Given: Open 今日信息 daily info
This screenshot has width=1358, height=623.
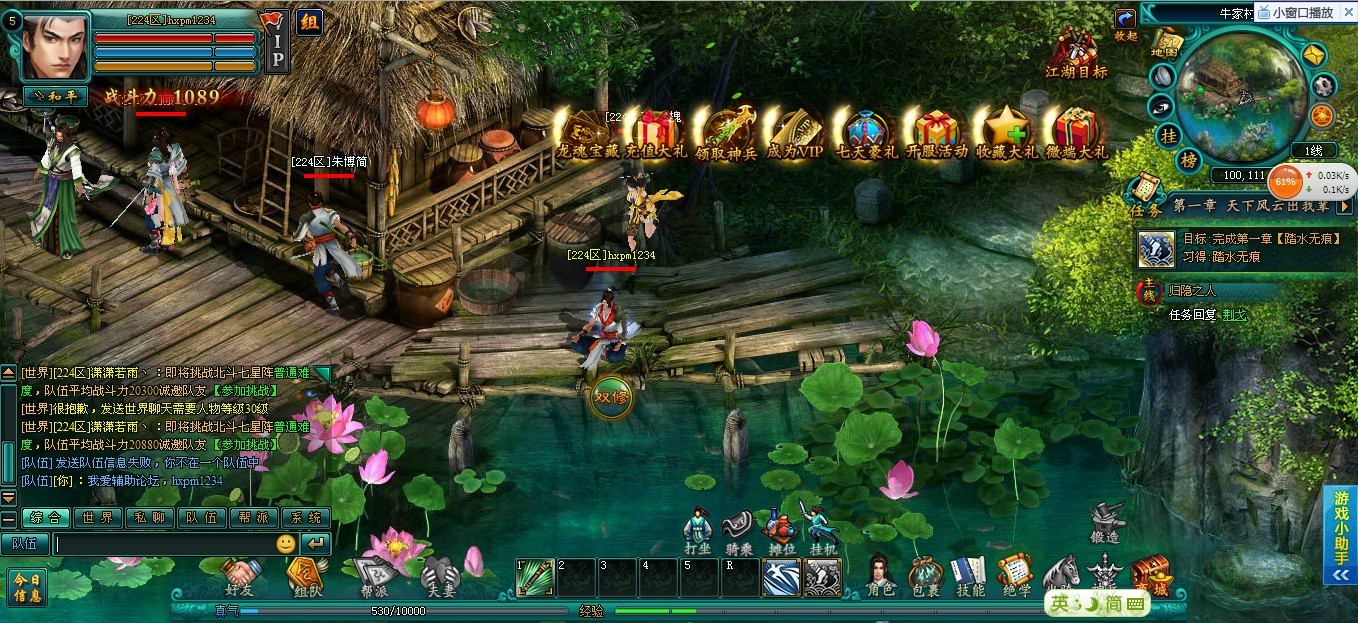Looking at the screenshot, I should [27, 587].
